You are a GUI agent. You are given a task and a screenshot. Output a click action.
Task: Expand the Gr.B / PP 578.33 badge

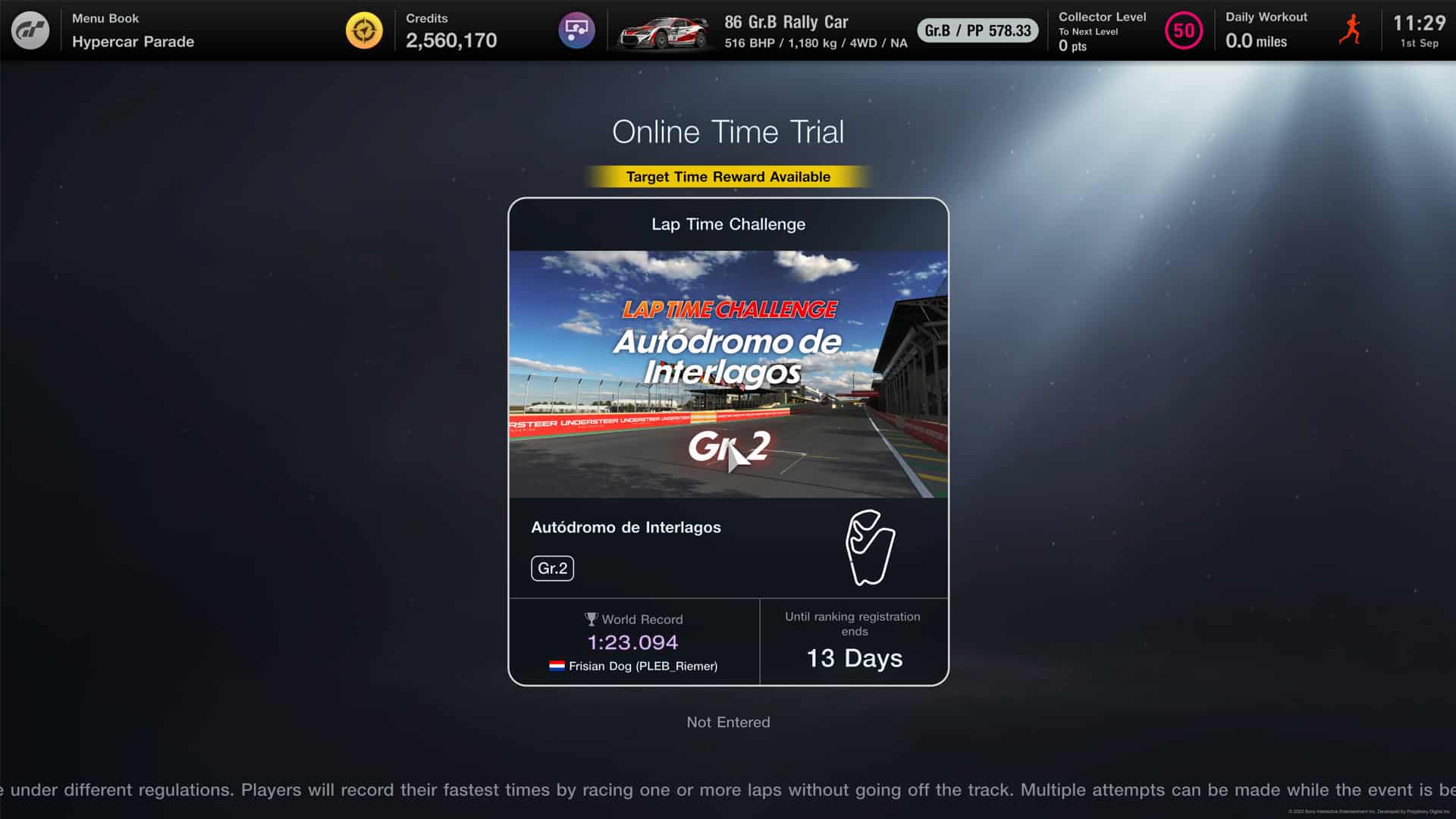click(977, 32)
